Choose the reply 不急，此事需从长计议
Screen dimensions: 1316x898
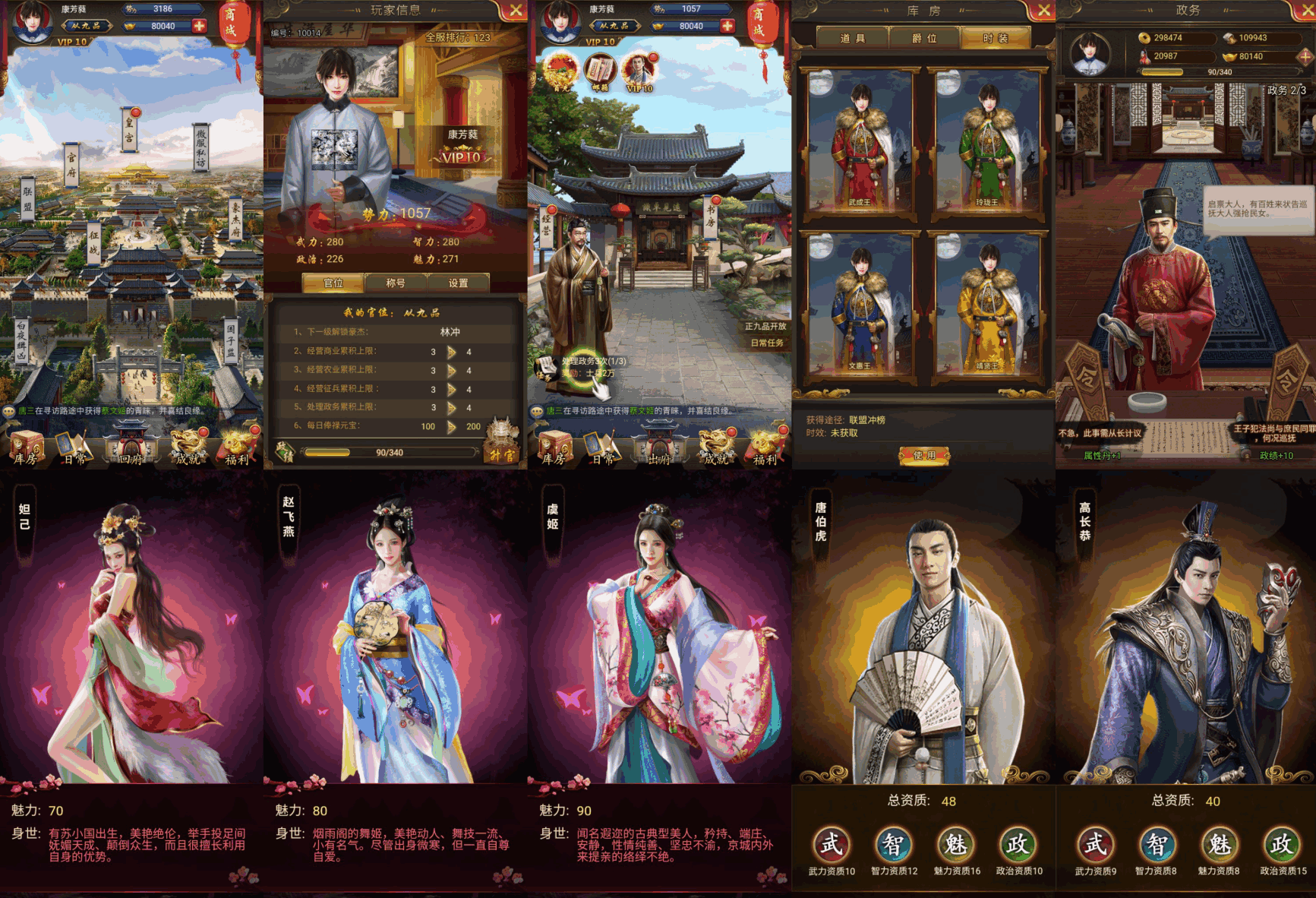click(1100, 434)
